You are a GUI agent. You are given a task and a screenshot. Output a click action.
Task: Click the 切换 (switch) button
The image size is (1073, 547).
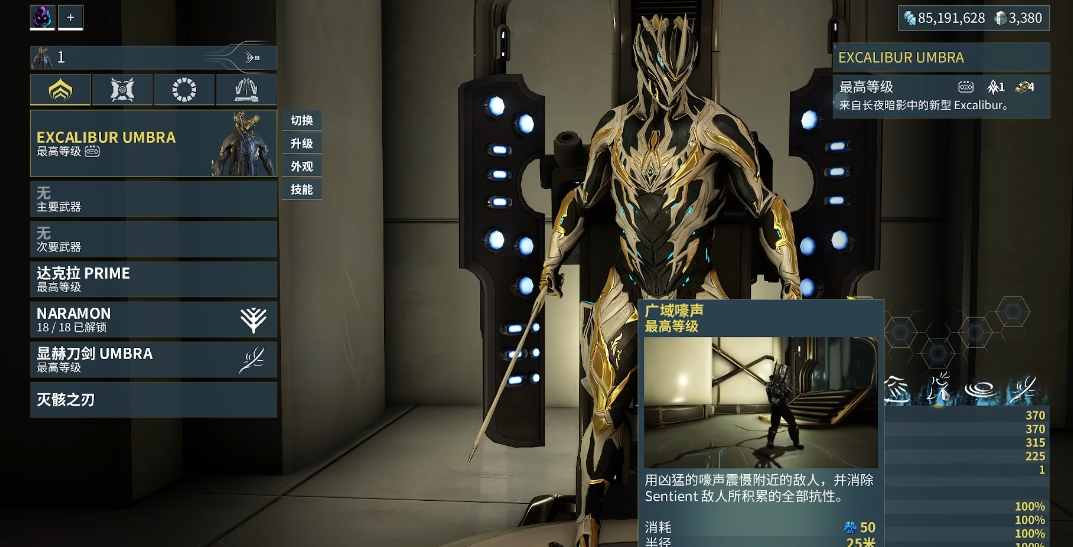tap(302, 121)
